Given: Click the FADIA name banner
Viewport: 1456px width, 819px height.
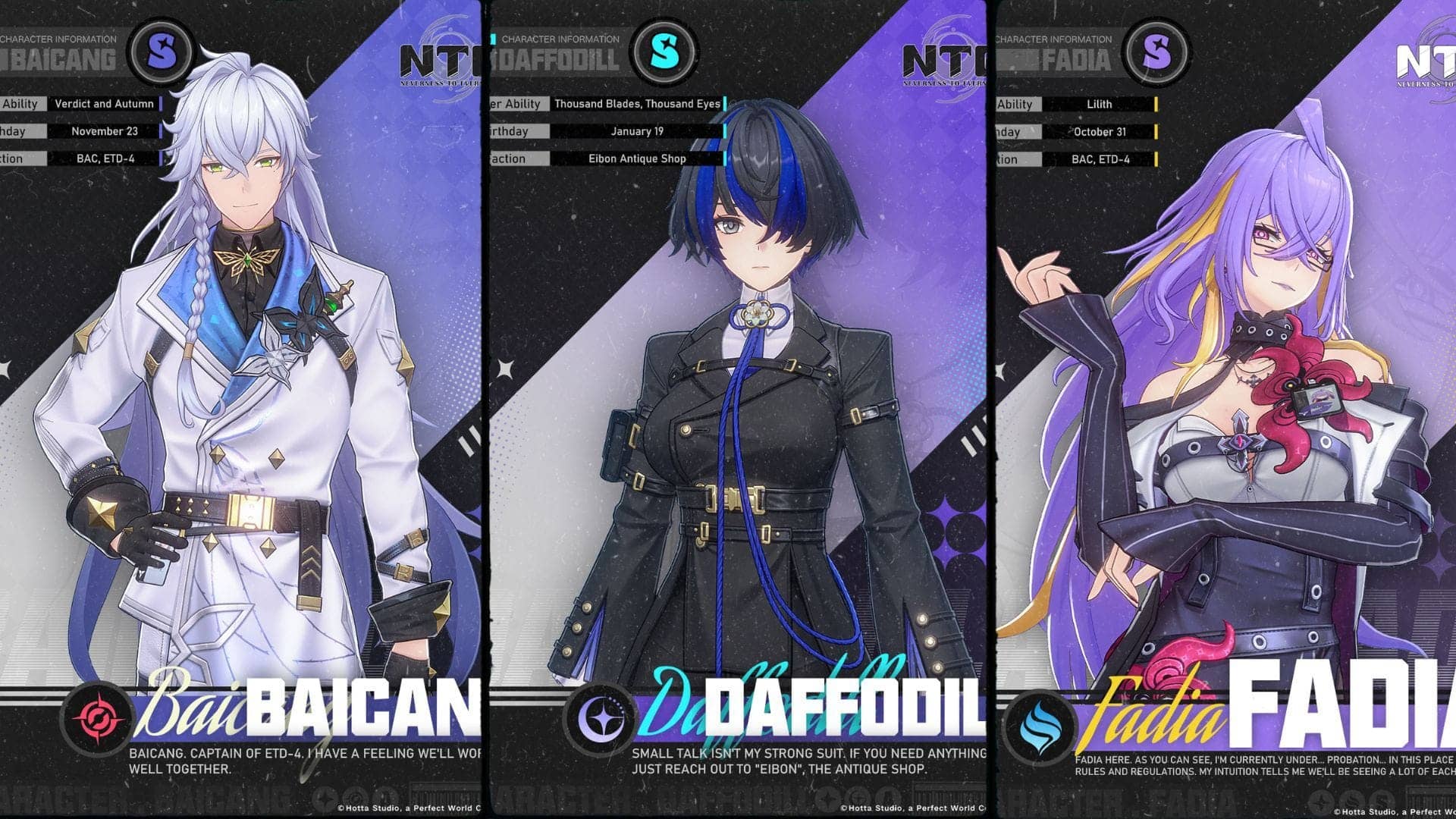Looking at the screenshot, I should tap(1327, 713).
